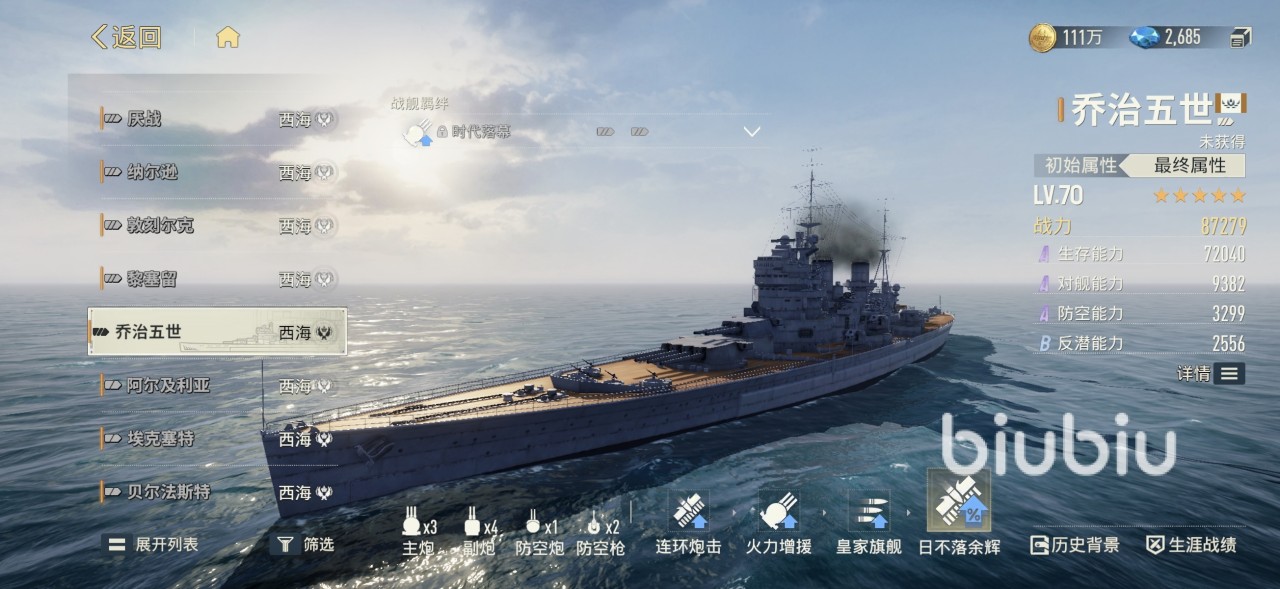Switch to the 初始属性 tab

pos(1079,165)
